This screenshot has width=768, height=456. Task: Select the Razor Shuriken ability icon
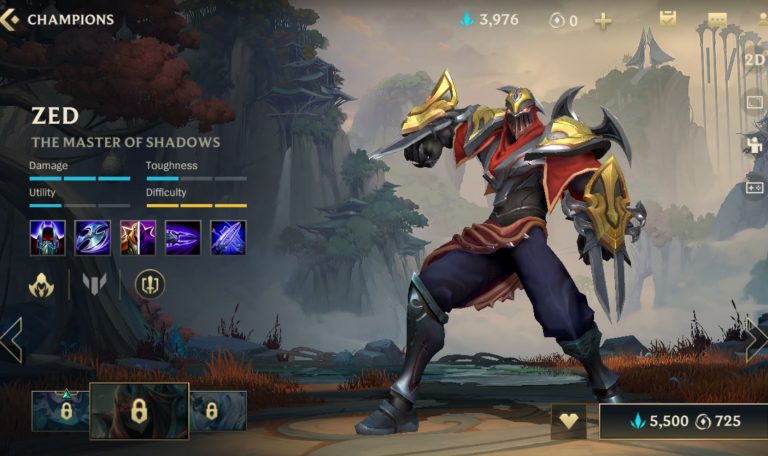click(x=92, y=238)
